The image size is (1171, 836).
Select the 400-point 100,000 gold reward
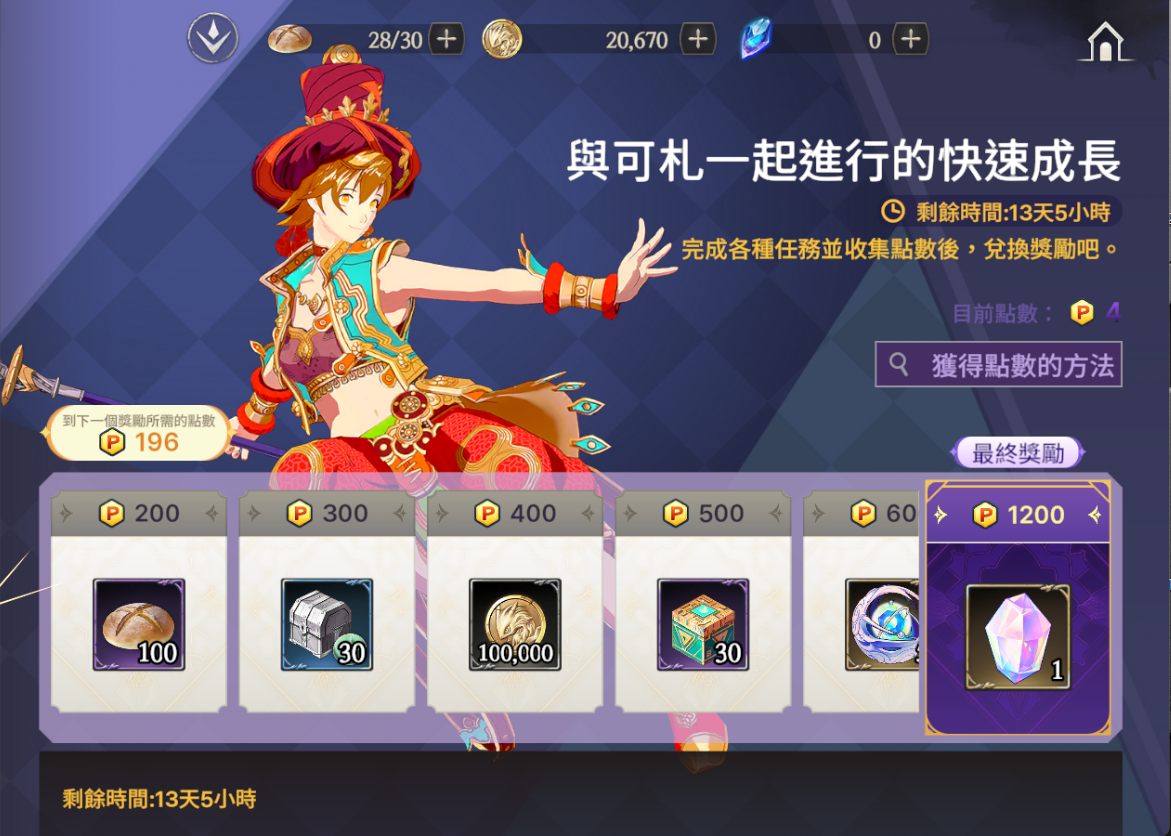(x=515, y=625)
